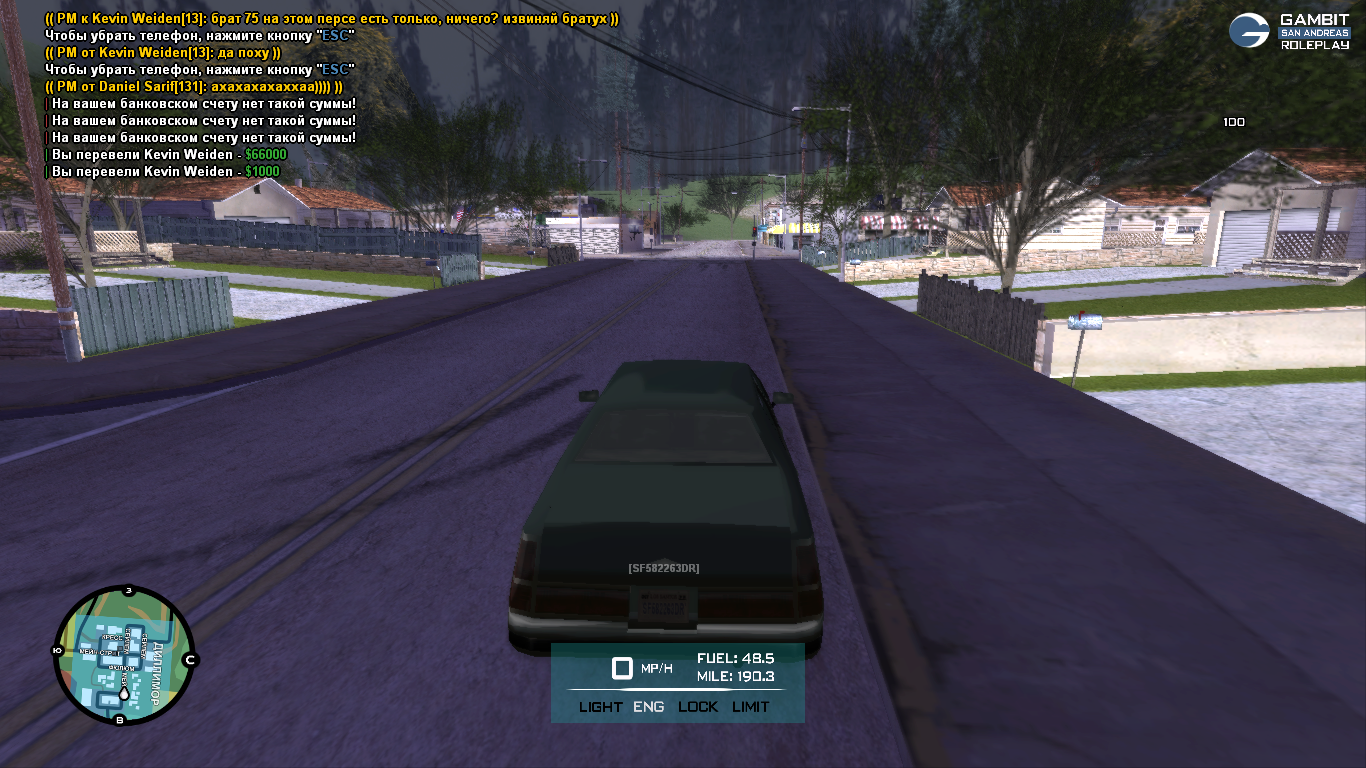Click the circular minimap
Screen dimensions: 1366x768
(x=123, y=656)
